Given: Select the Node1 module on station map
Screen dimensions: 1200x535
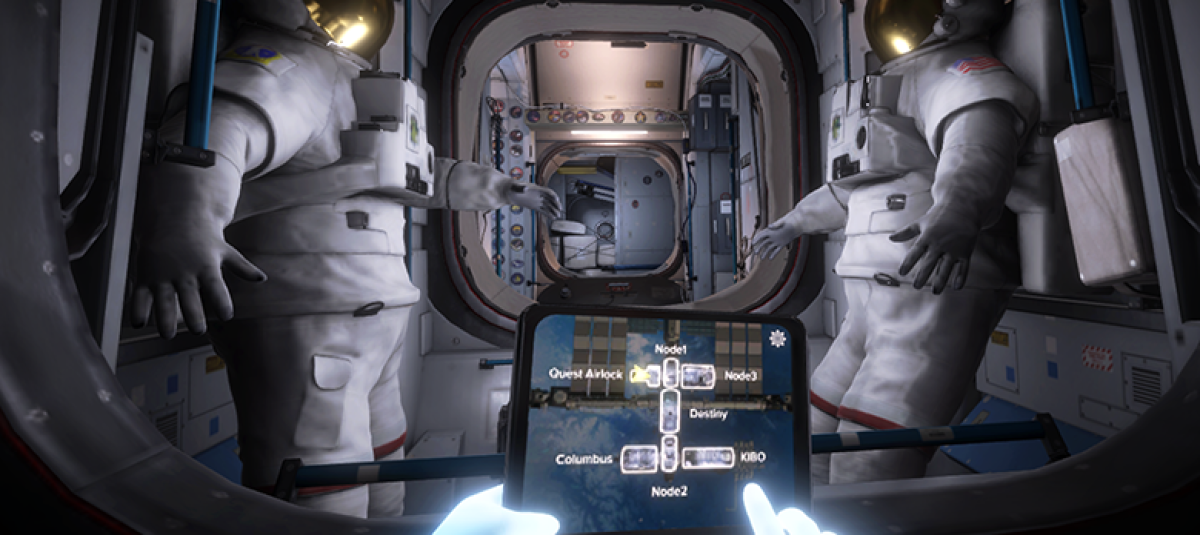Looking at the screenshot, I should click(x=670, y=374).
